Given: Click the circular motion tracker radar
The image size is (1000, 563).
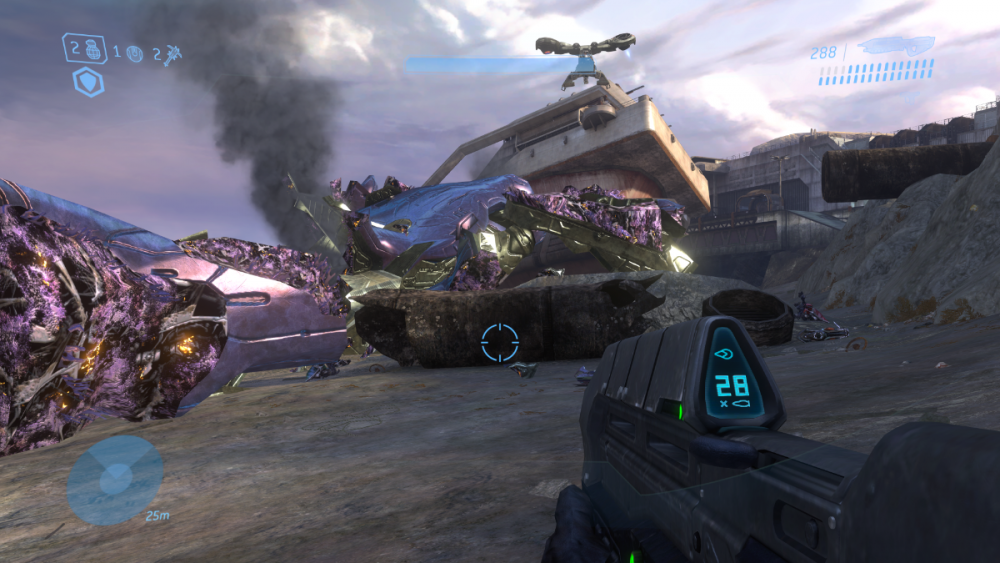Looking at the screenshot, I should tap(115, 480).
